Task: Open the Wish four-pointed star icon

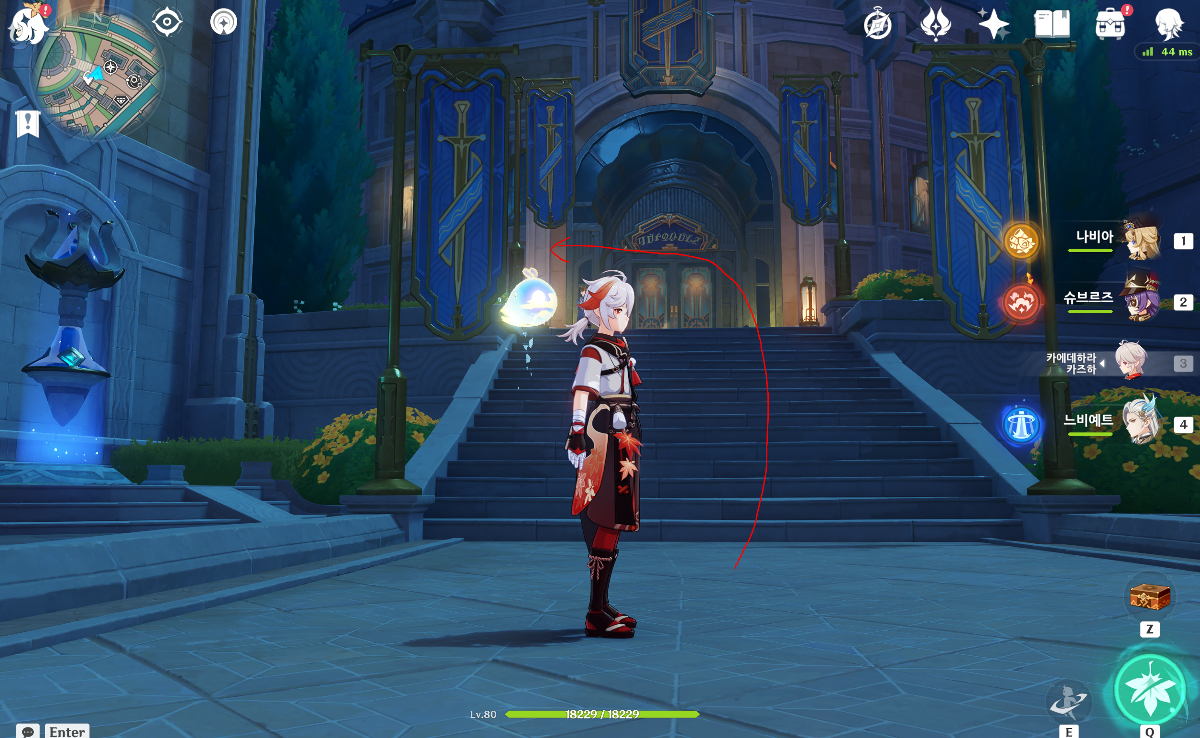Action: coord(993,23)
